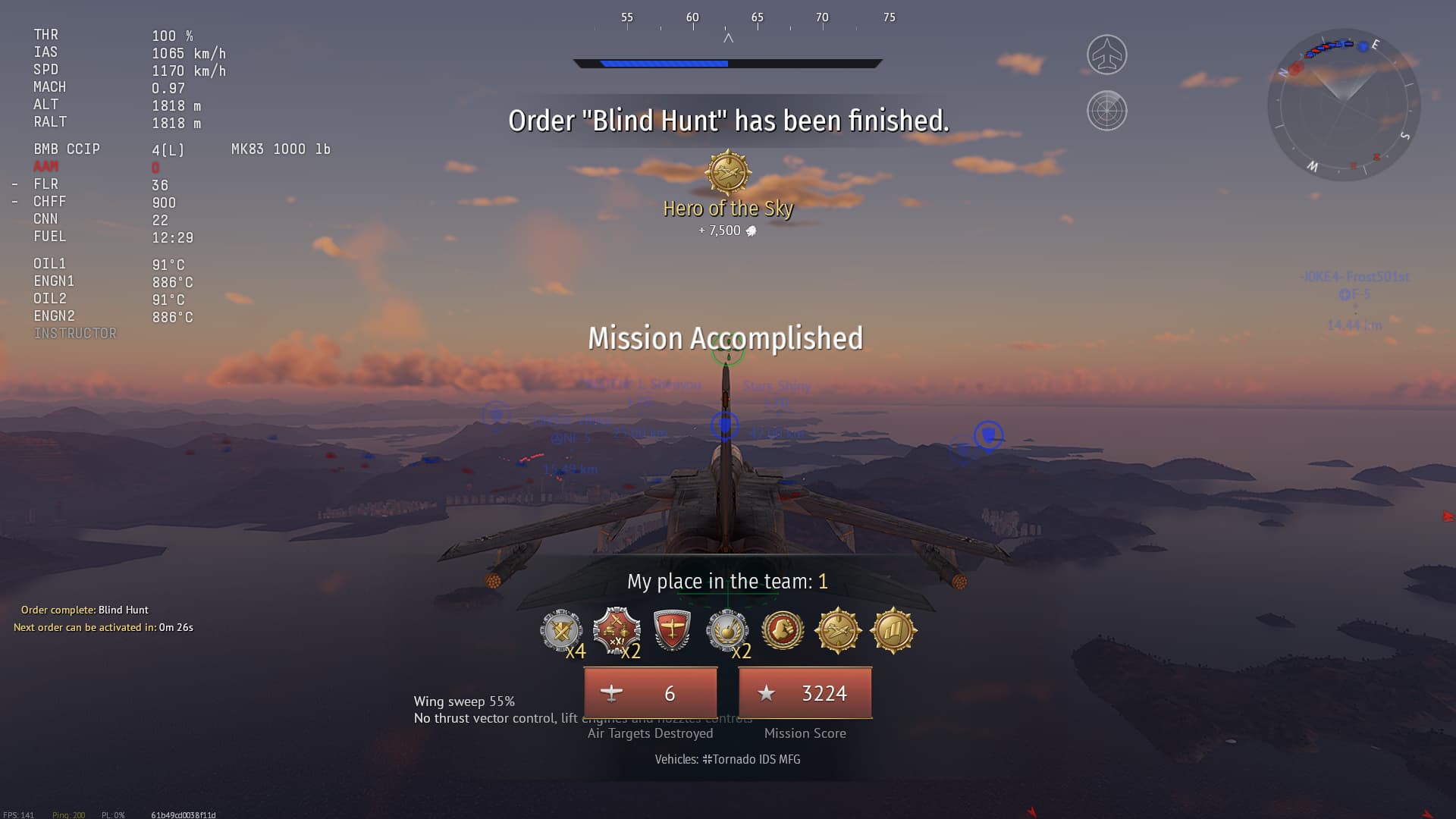Select the Mission Score tile
The image size is (1456, 819).
tap(805, 693)
